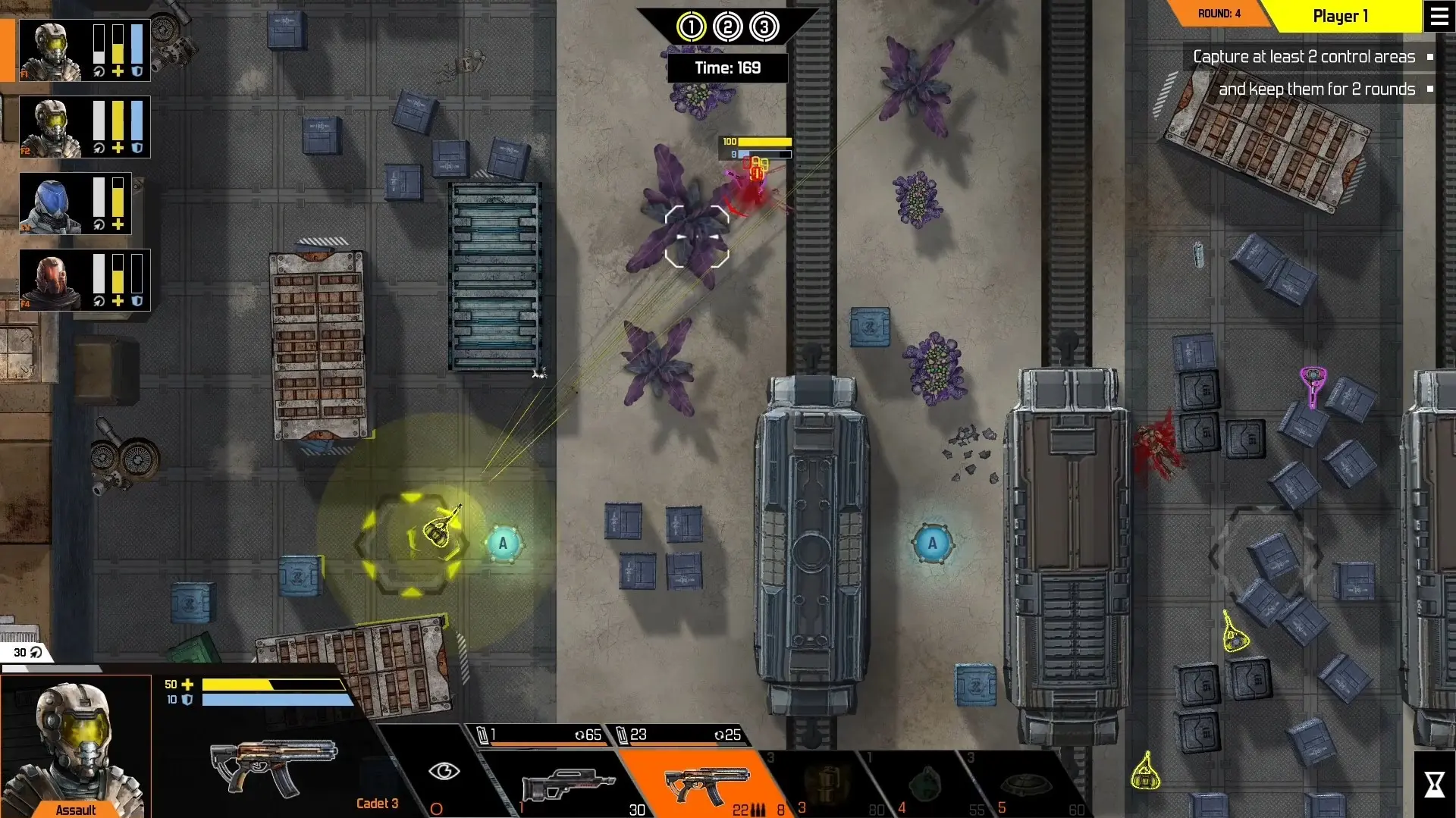Toggle the action indicator on soldier F4

pos(99,300)
